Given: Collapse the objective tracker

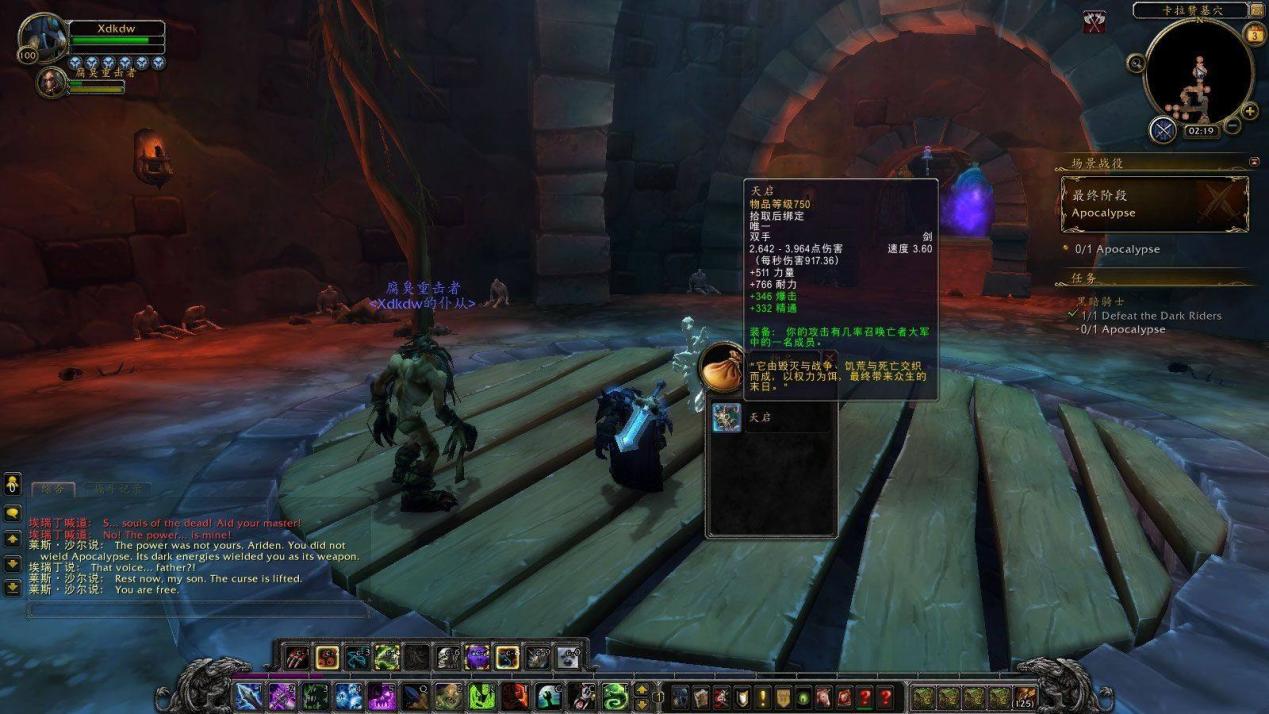Looking at the screenshot, I should click(1254, 161).
